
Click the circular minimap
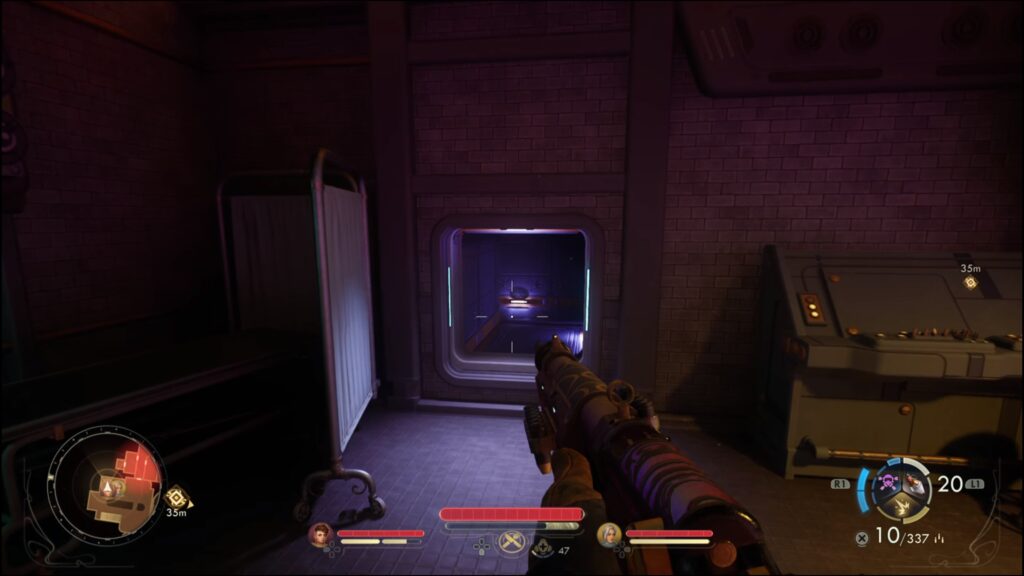click(107, 487)
